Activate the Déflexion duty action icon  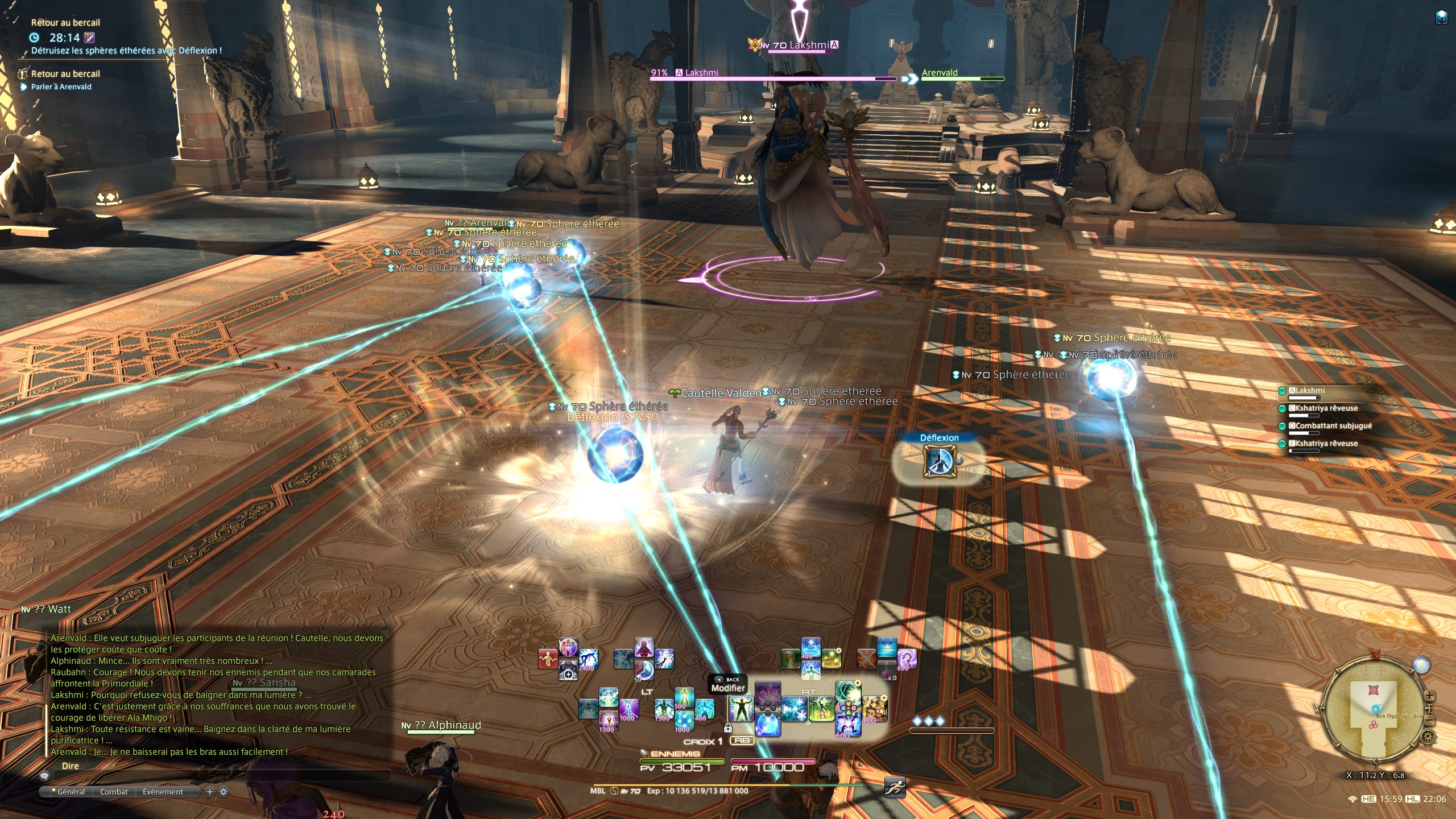click(939, 462)
